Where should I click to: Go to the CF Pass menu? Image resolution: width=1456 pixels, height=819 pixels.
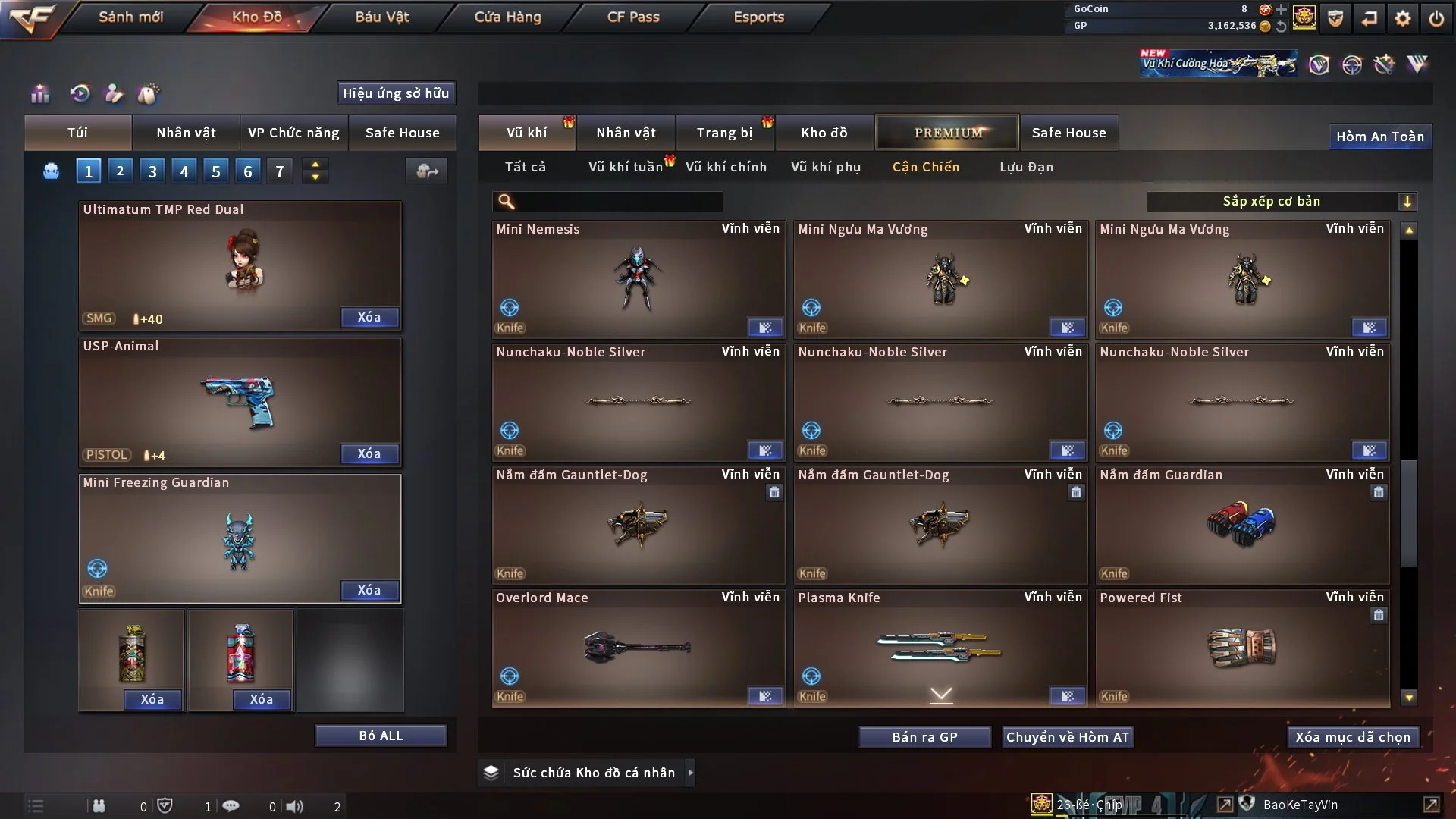(x=633, y=17)
